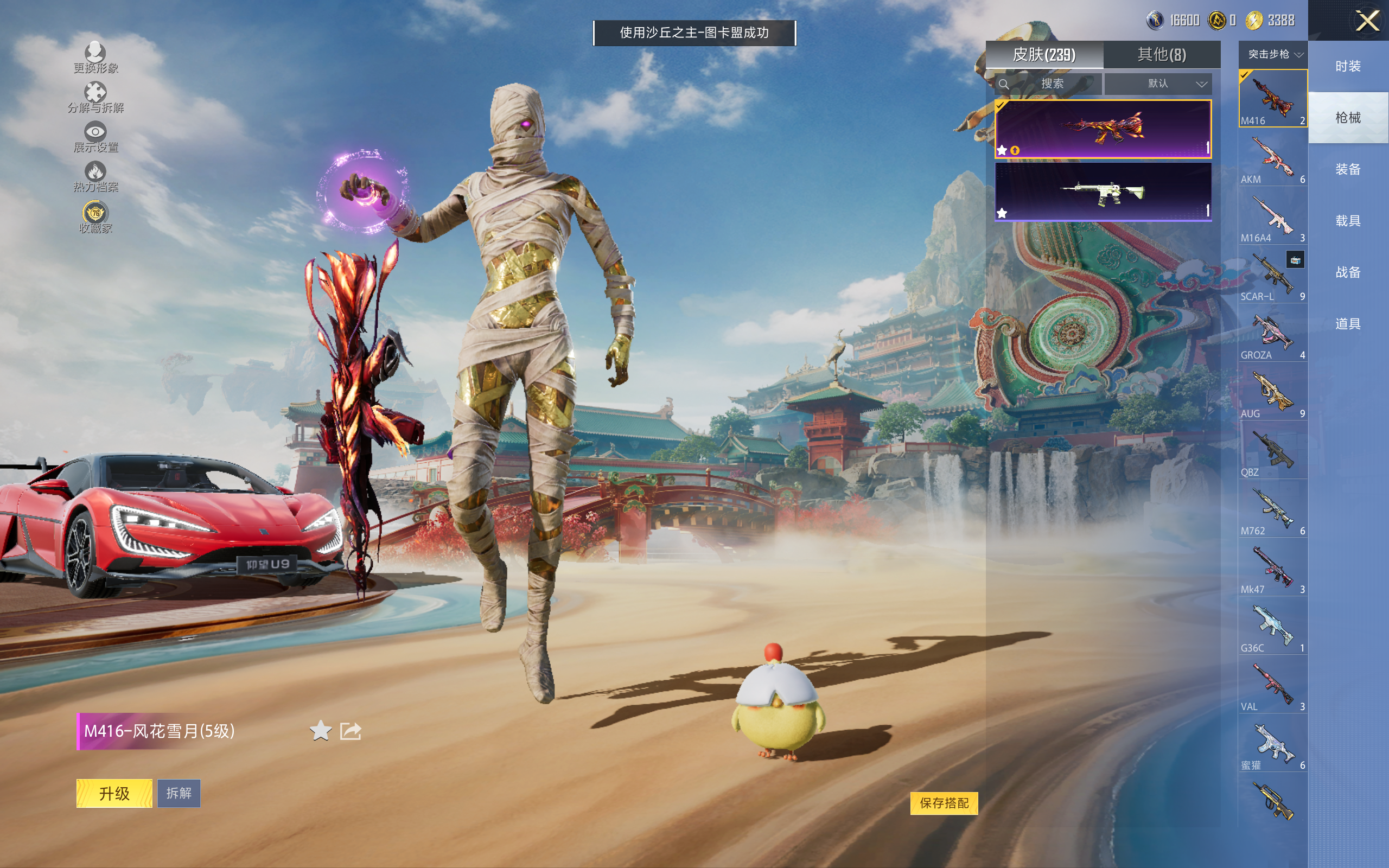Open 更换形象 change appearance
This screenshot has height=868, width=1389.
click(95, 58)
